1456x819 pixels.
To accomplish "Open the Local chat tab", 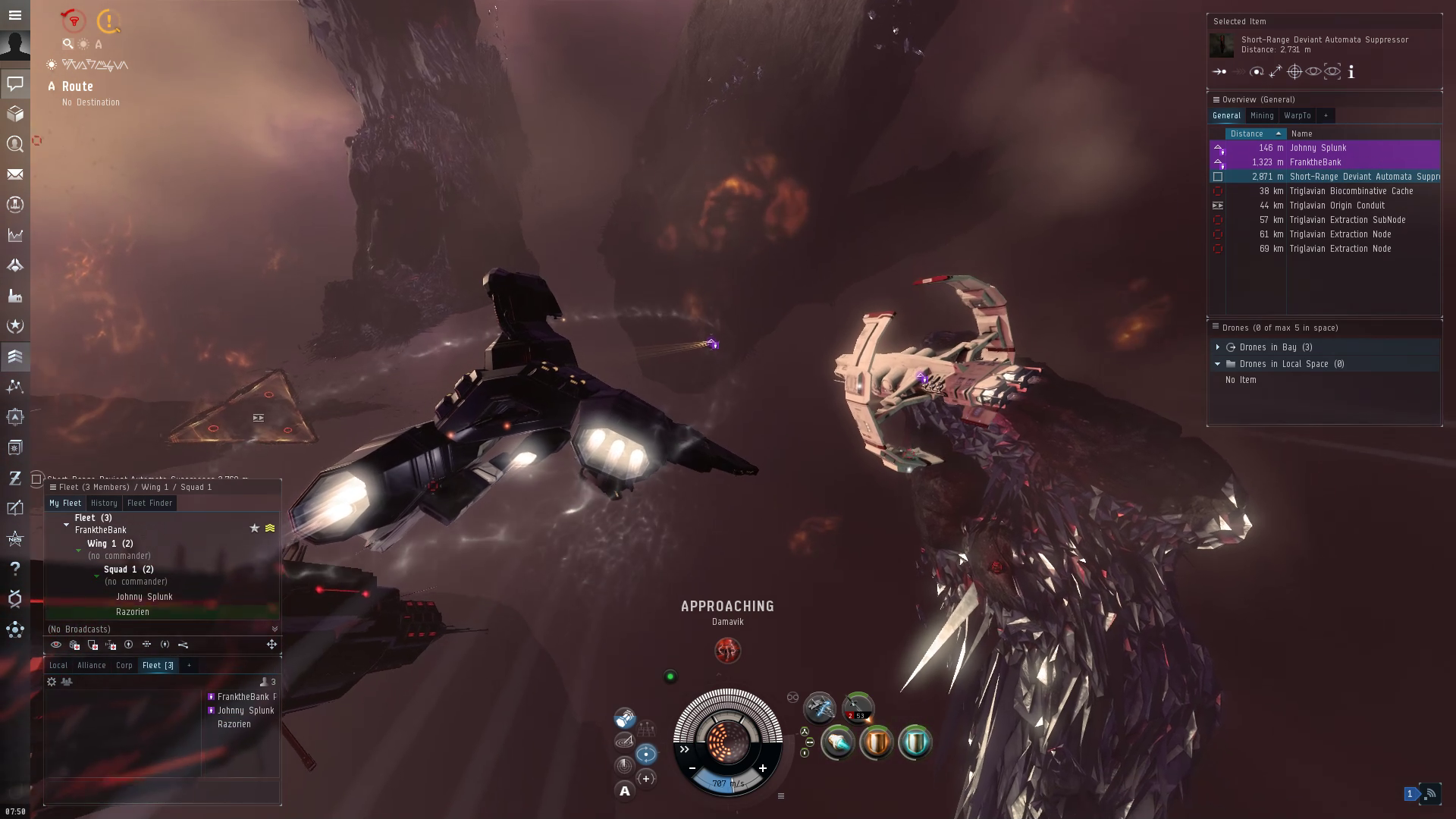I will pyautogui.click(x=58, y=666).
